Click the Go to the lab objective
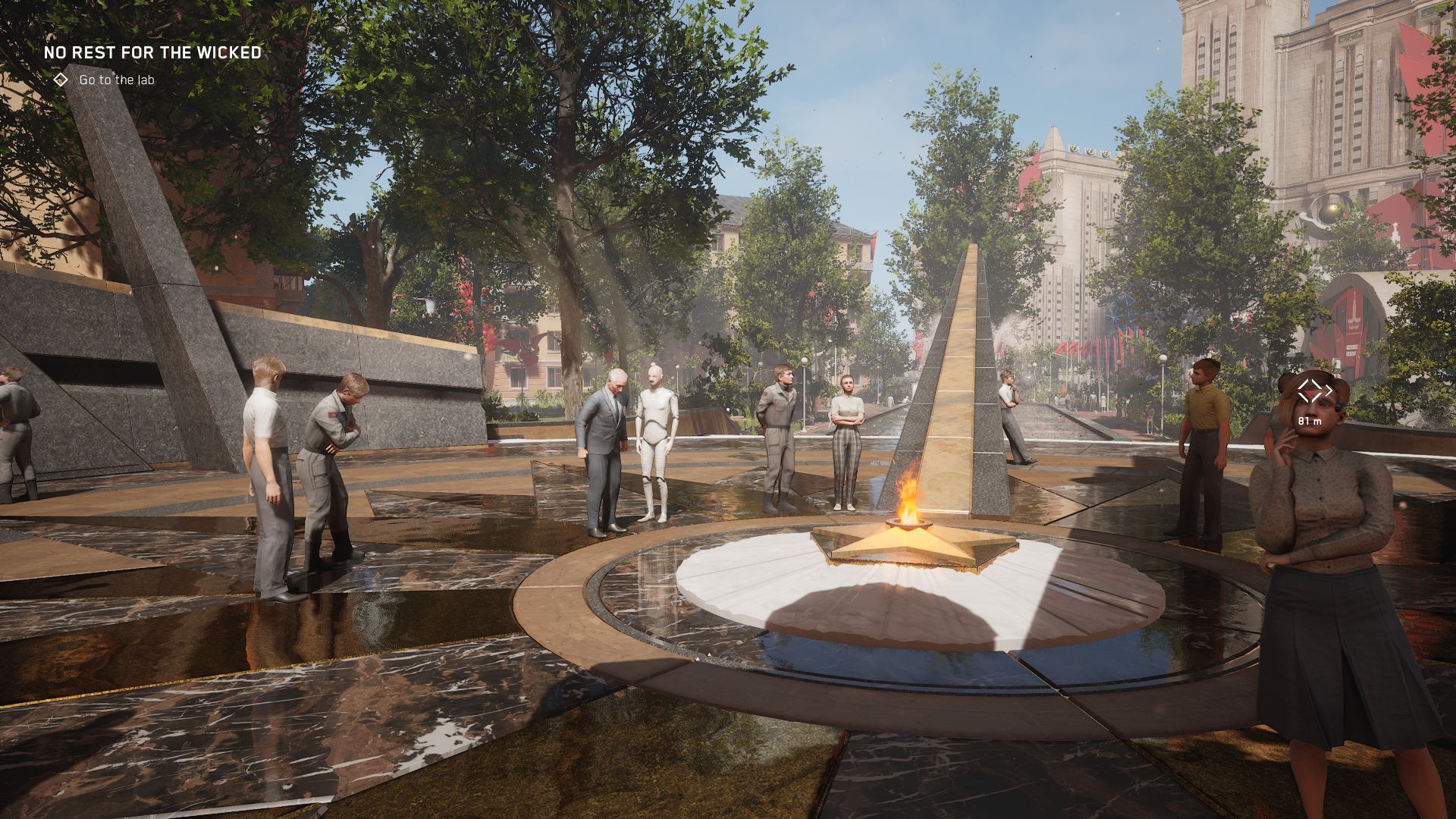Screen dimensions: 1456x819 pyautogui.click(x=116, y=80)
